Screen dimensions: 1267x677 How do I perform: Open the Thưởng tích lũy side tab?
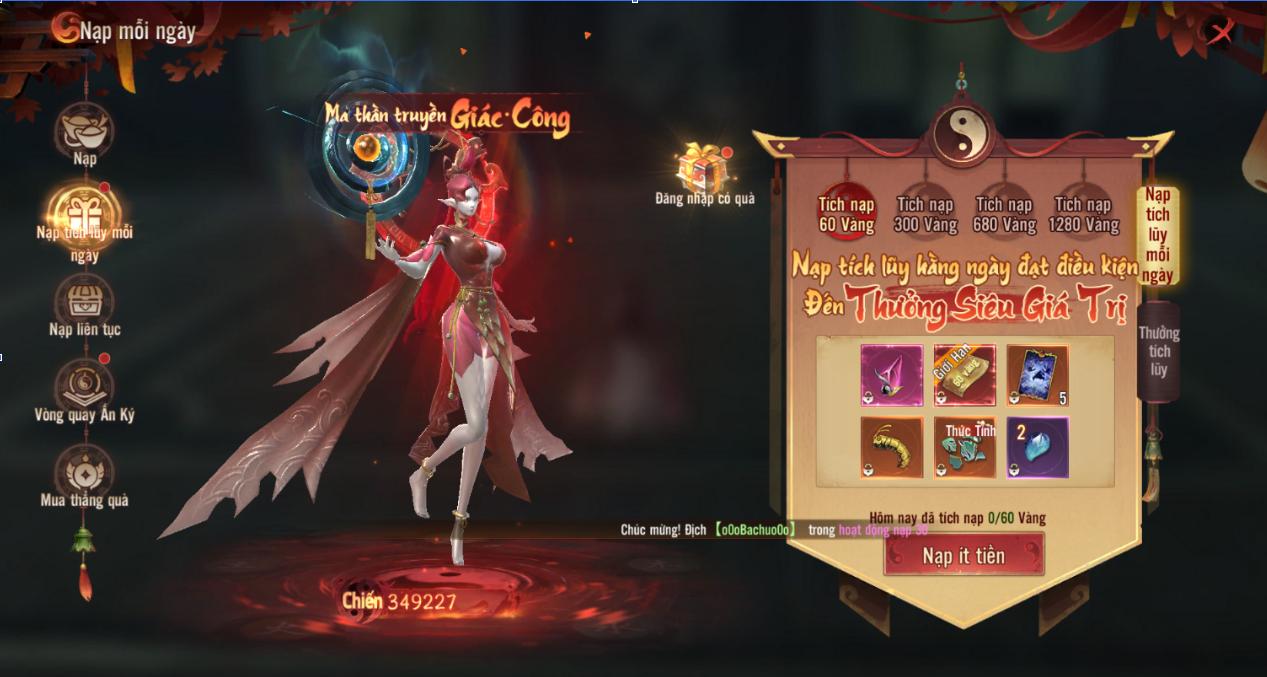[1158, 351]
